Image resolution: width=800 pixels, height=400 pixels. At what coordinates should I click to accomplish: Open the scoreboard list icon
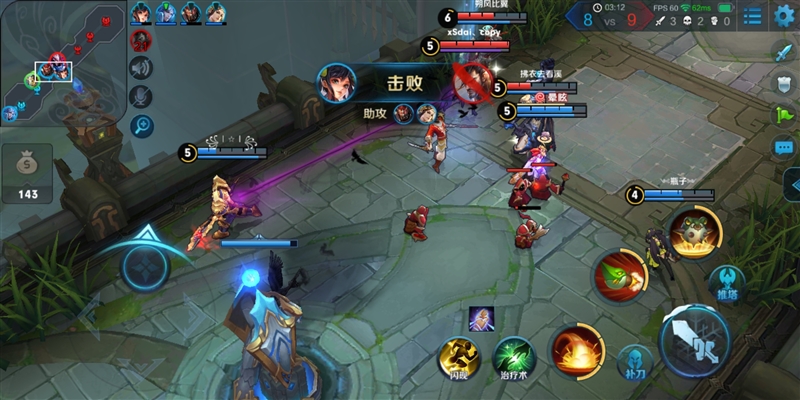click(752, 15)
